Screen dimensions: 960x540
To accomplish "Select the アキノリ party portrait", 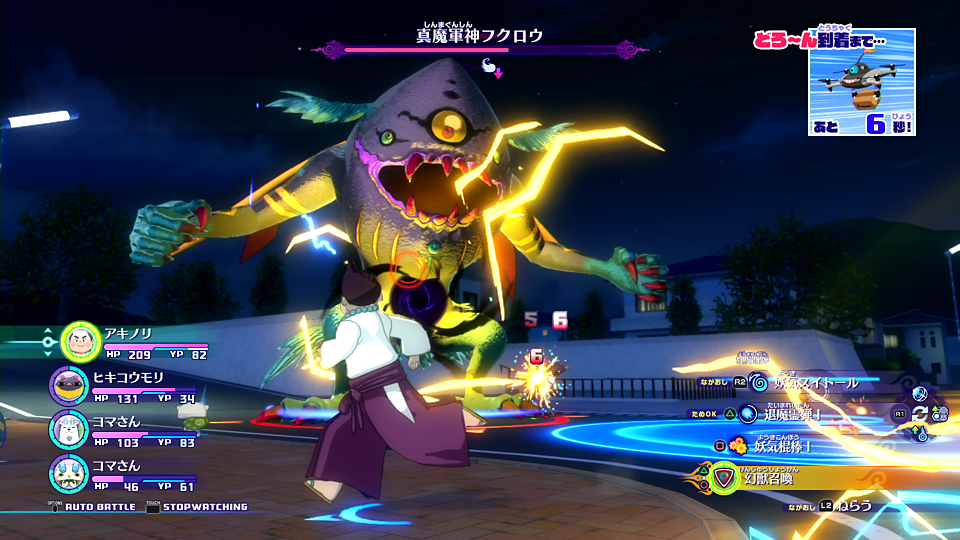I will (78, 342).
